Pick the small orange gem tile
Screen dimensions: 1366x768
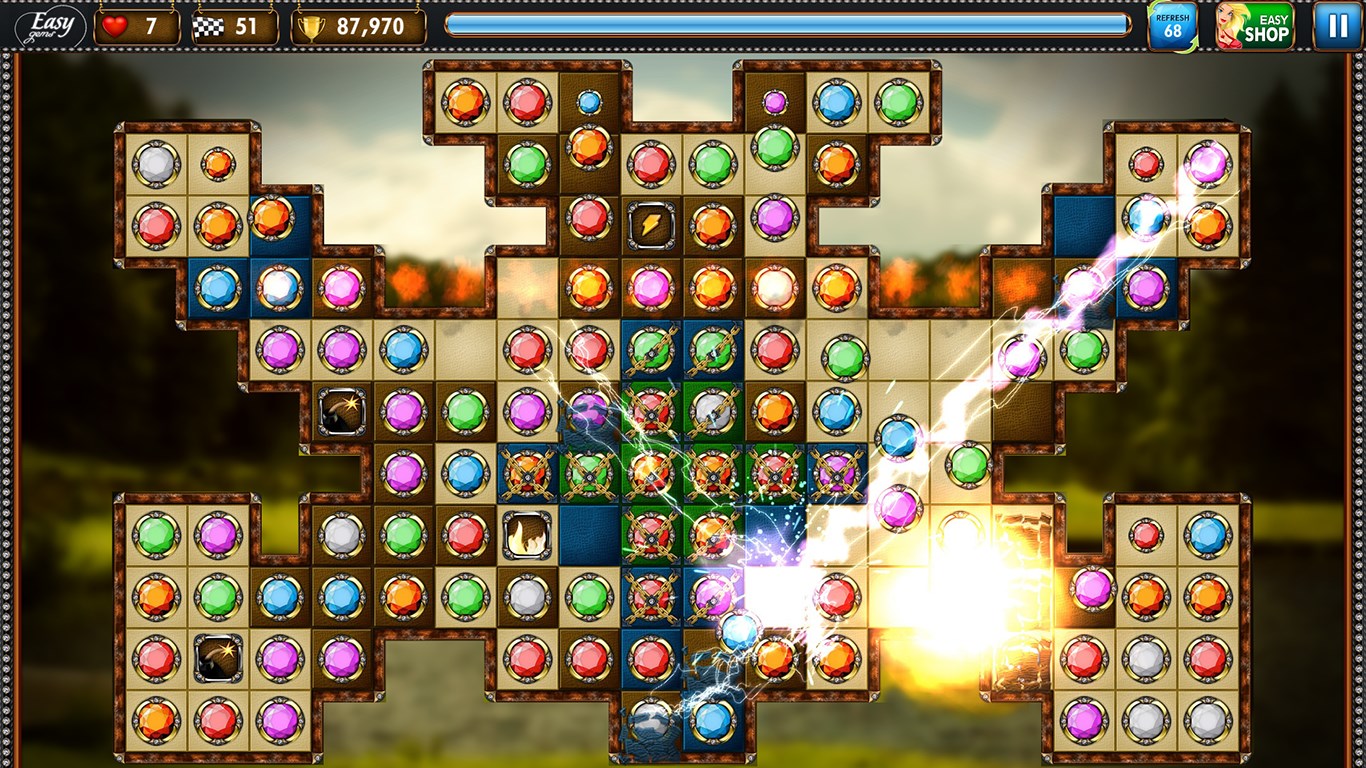point(218,164)
